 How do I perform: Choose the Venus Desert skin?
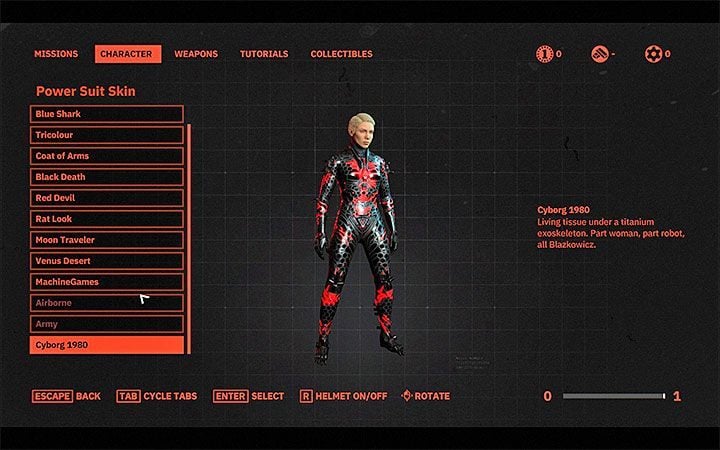pyautogui.click(x=107, y=261)
